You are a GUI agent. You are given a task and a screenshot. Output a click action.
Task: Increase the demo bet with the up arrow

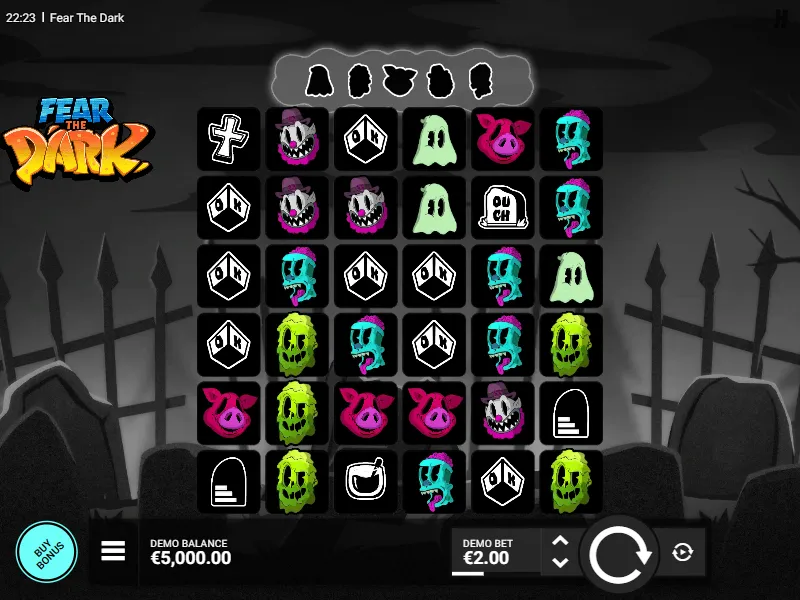click(x=560, y=541)
